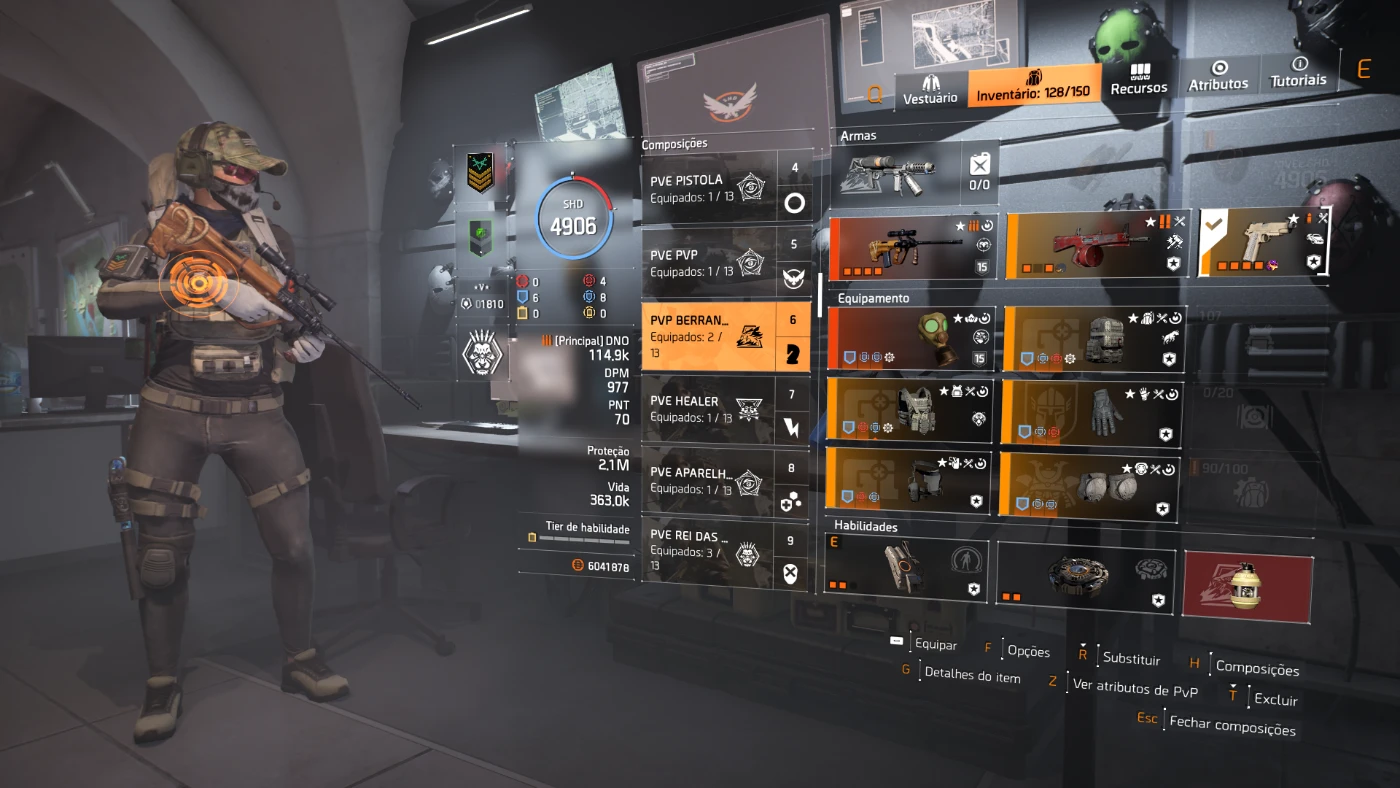This screenshot has width=1400, height=788.
Task: Select the pistol sidearm slot
Action: [1265, 241]
